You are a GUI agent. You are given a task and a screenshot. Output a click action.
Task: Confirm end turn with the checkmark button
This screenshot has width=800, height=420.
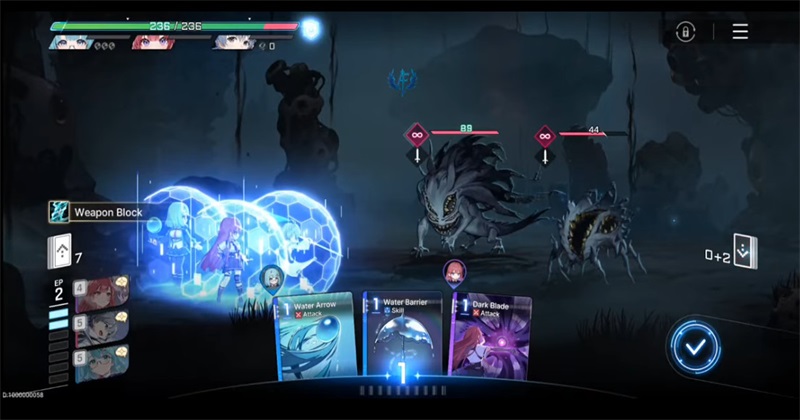pos(695,346)
